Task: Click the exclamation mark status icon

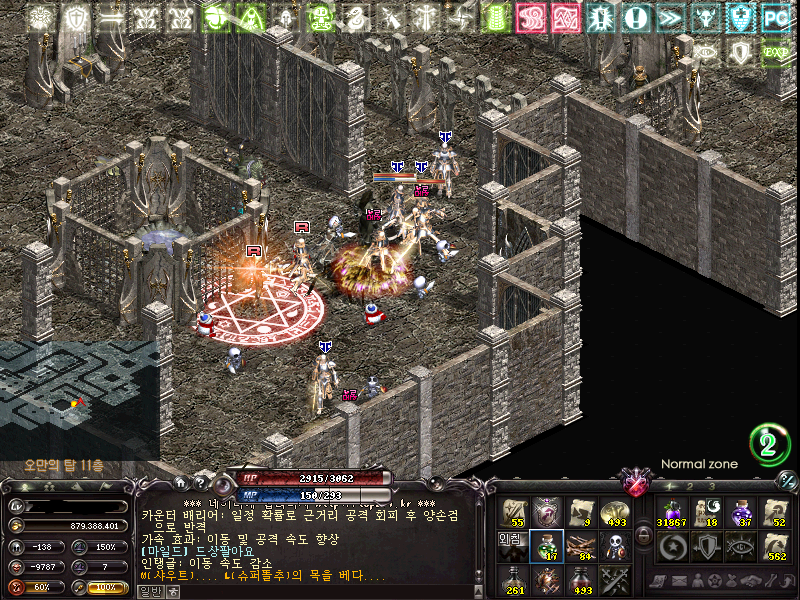Action: [636, 17]
